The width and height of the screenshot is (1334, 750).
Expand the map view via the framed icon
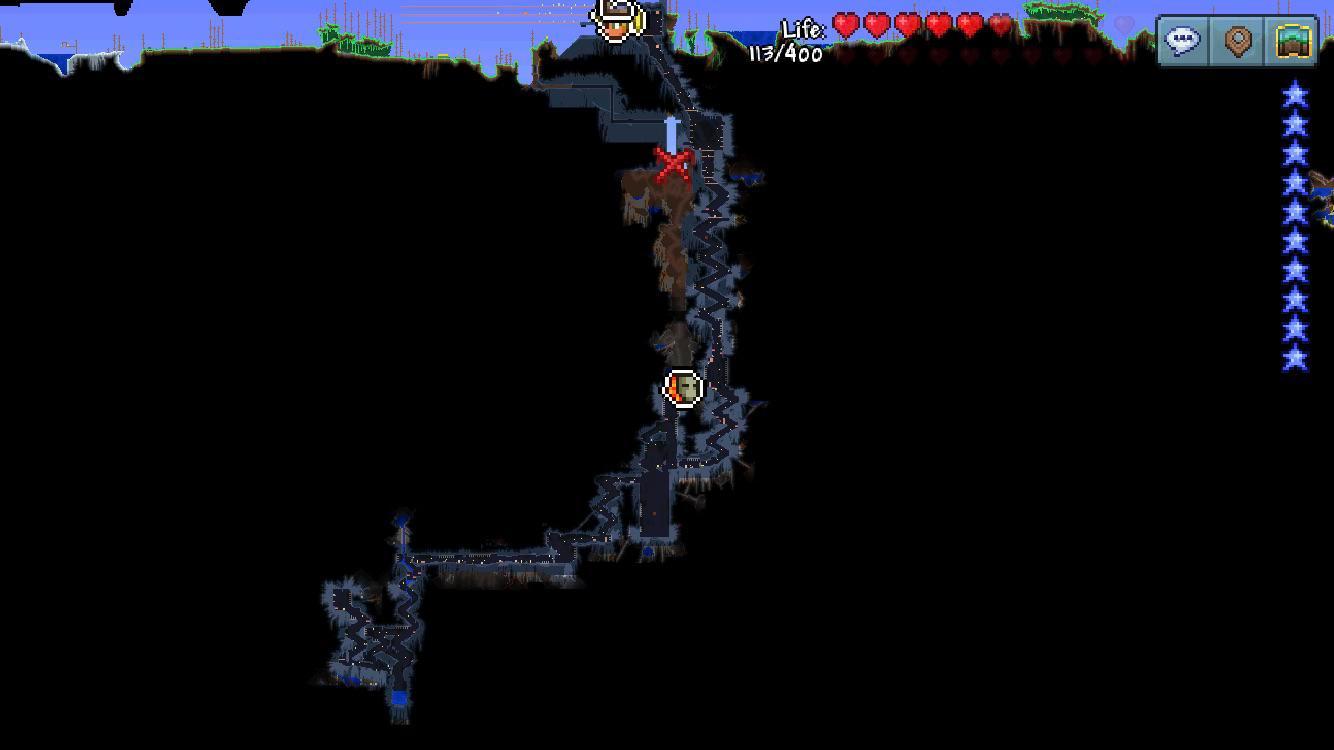tap(1292, 40)
